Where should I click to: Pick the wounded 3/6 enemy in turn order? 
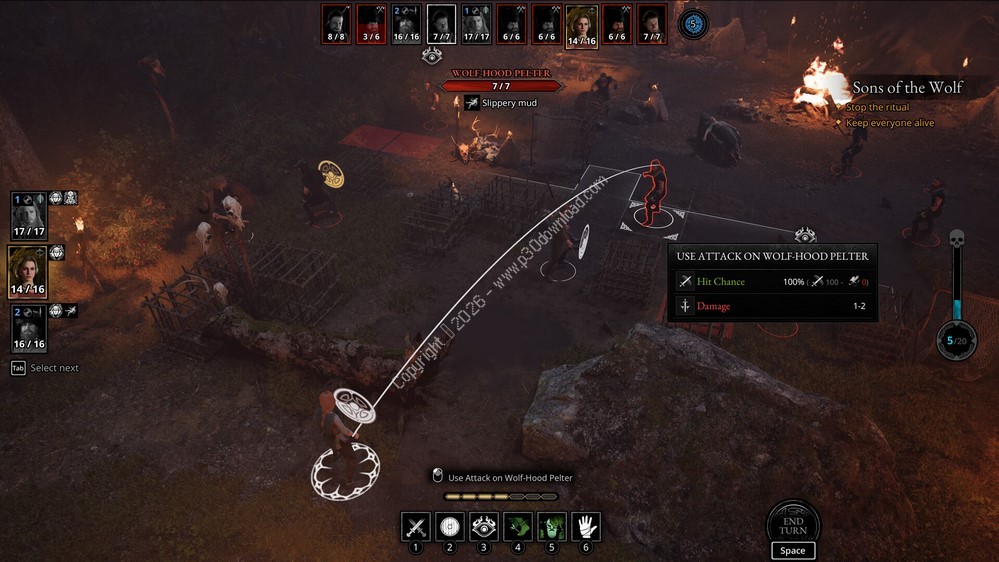(x=371, y=24)
